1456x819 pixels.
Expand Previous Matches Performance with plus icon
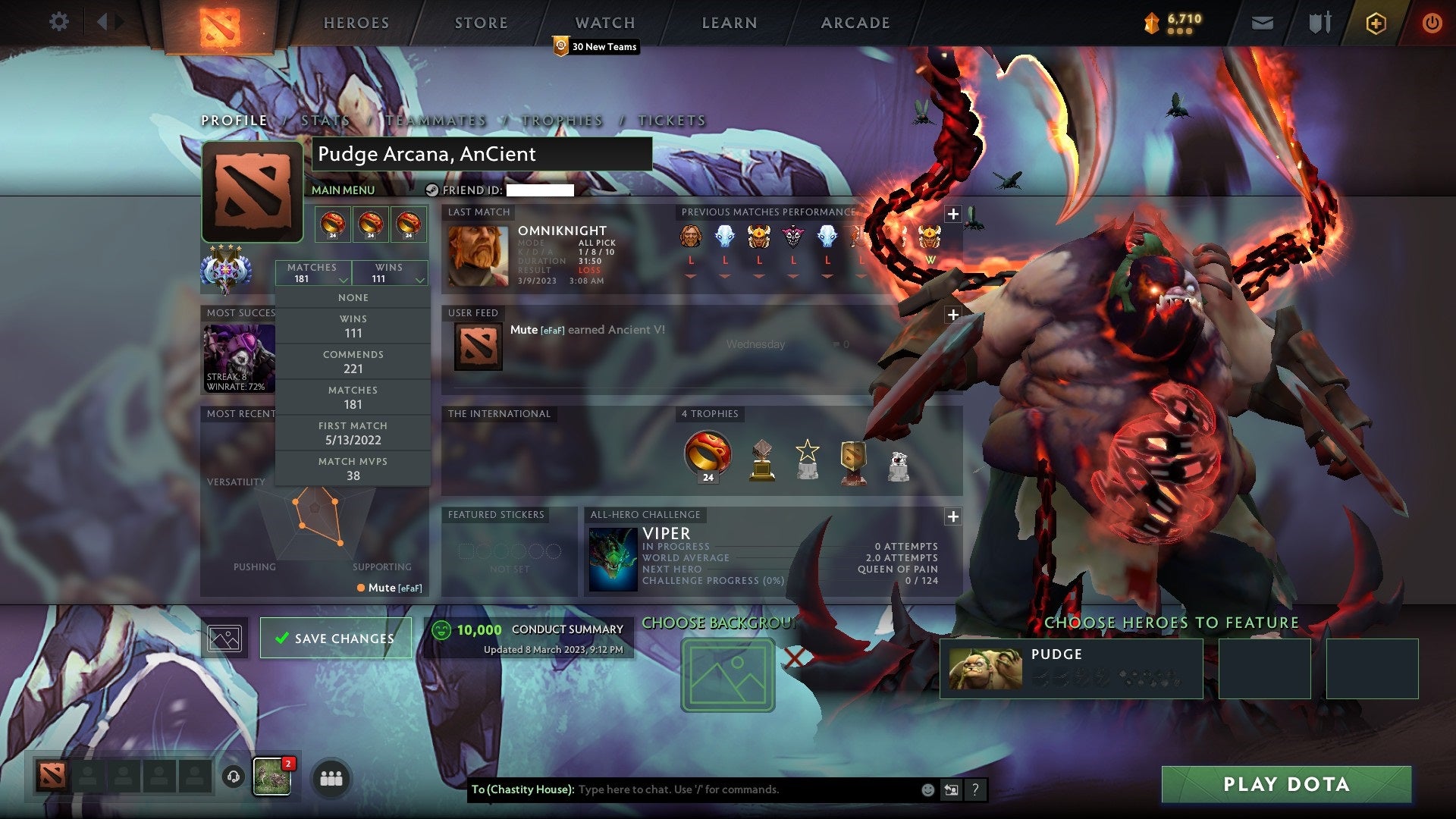(952, 214)
